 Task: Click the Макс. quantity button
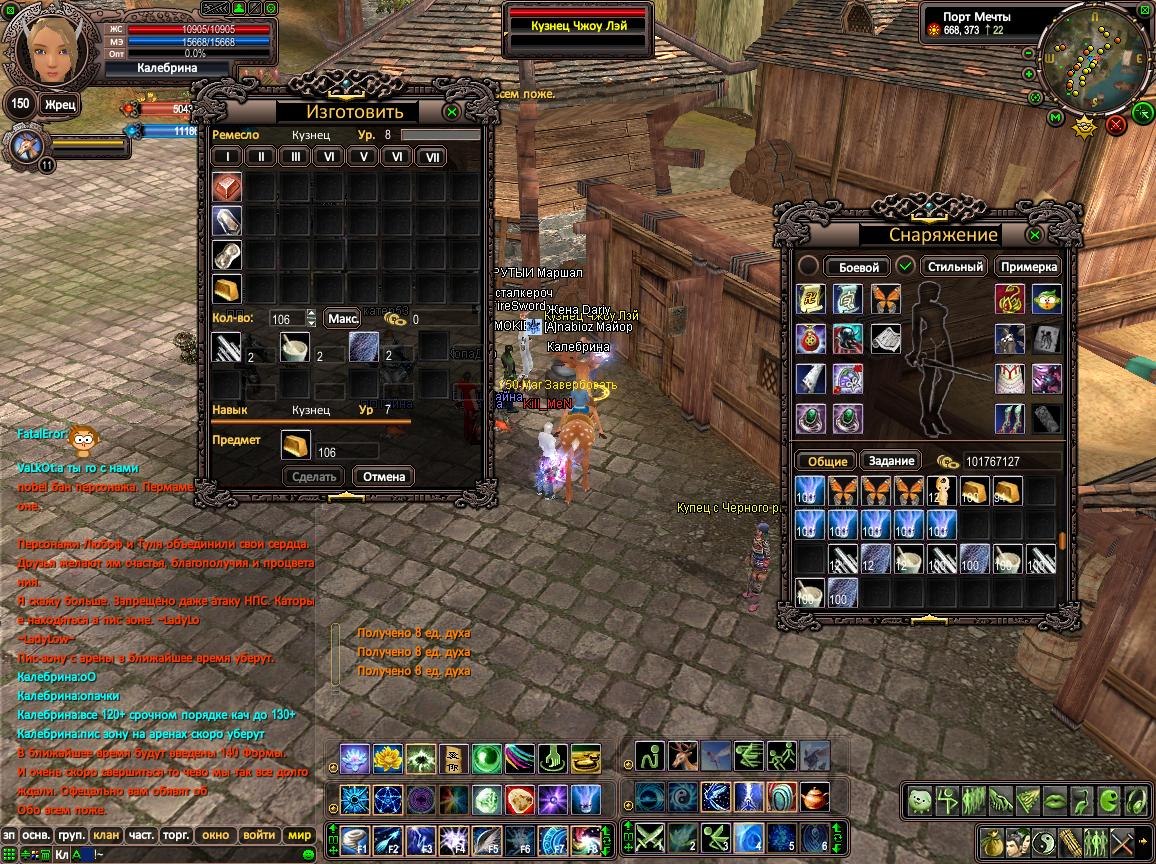[343, 318]
